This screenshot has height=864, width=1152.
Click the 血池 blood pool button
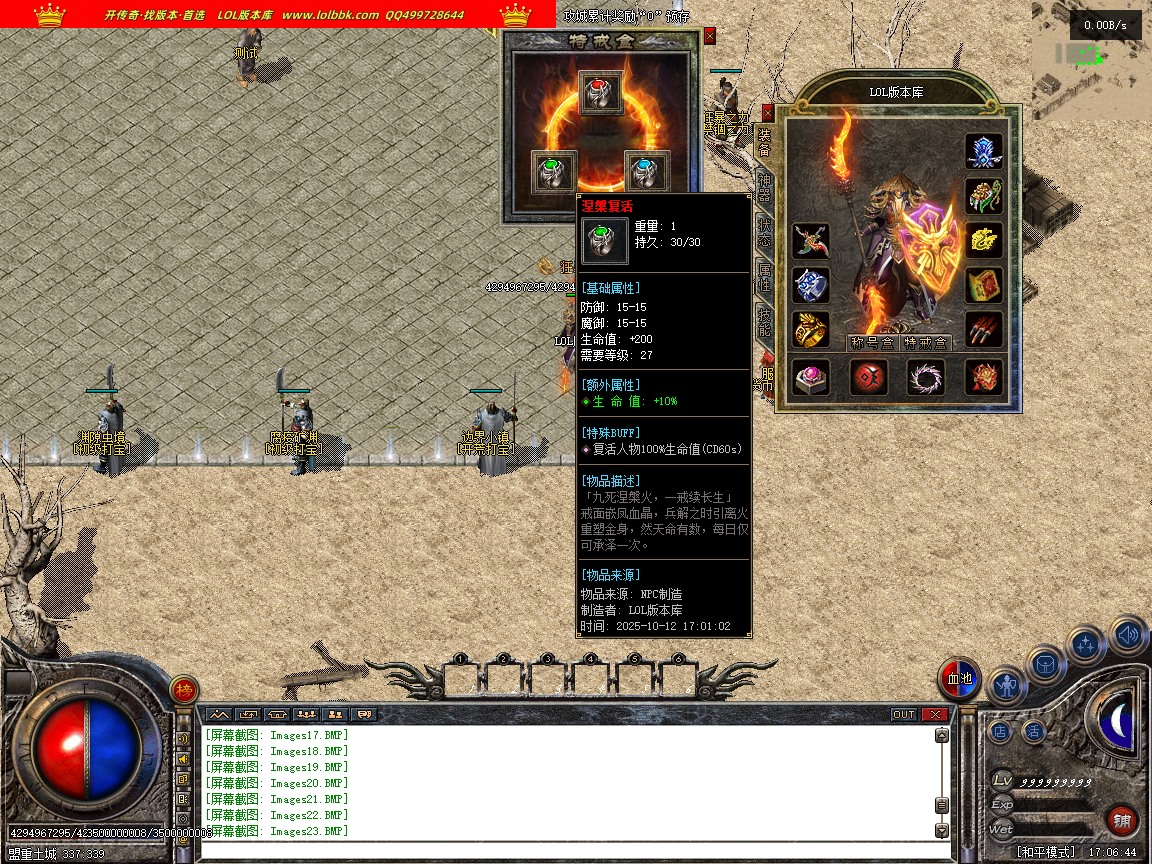[x=959, y=680]
